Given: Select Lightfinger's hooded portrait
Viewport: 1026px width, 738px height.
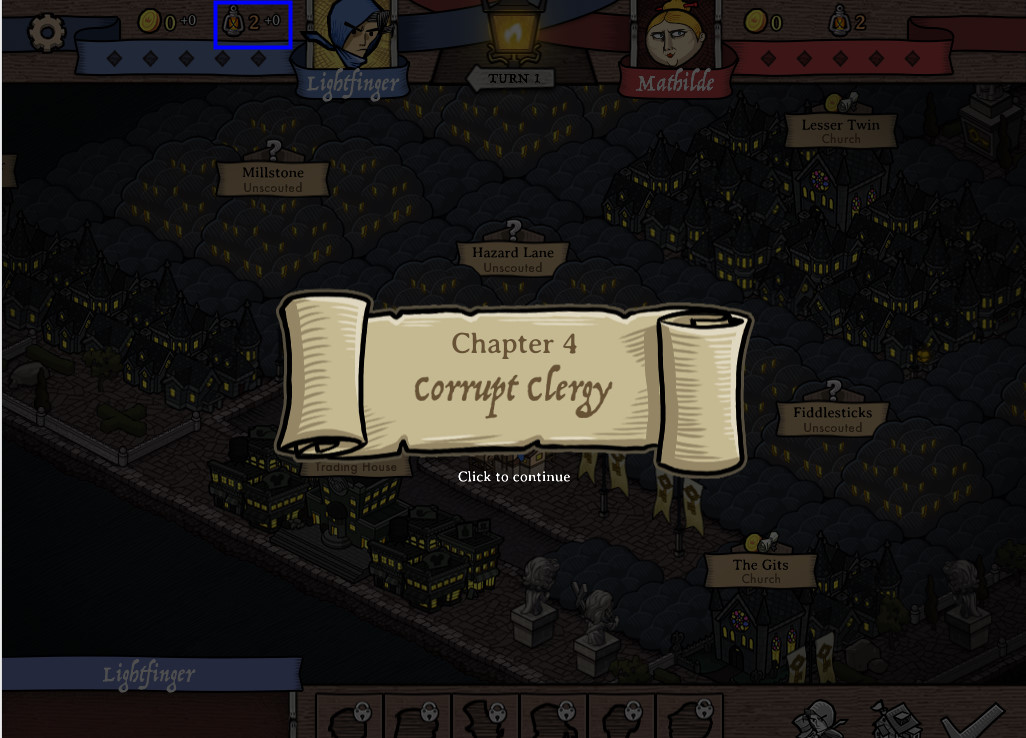Looking at the screenshot, I should tap(352, 36).
